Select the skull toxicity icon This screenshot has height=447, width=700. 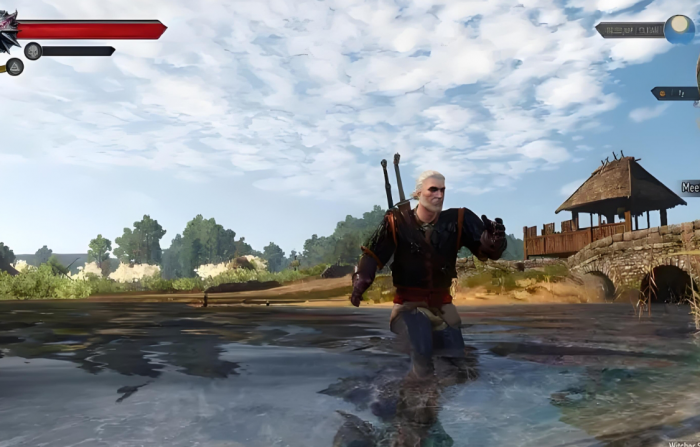[33, 51]
